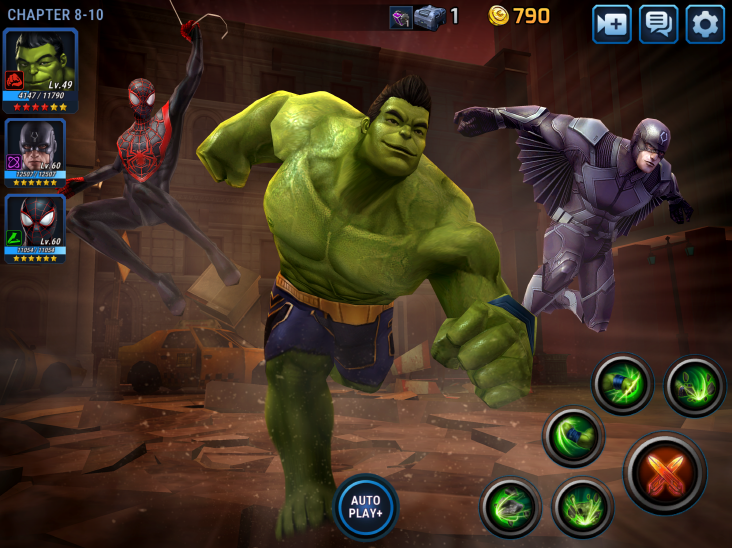Toggle the Auto Play+ button
This screenshot has height=548, width=732.
click(x=366, y=506)
